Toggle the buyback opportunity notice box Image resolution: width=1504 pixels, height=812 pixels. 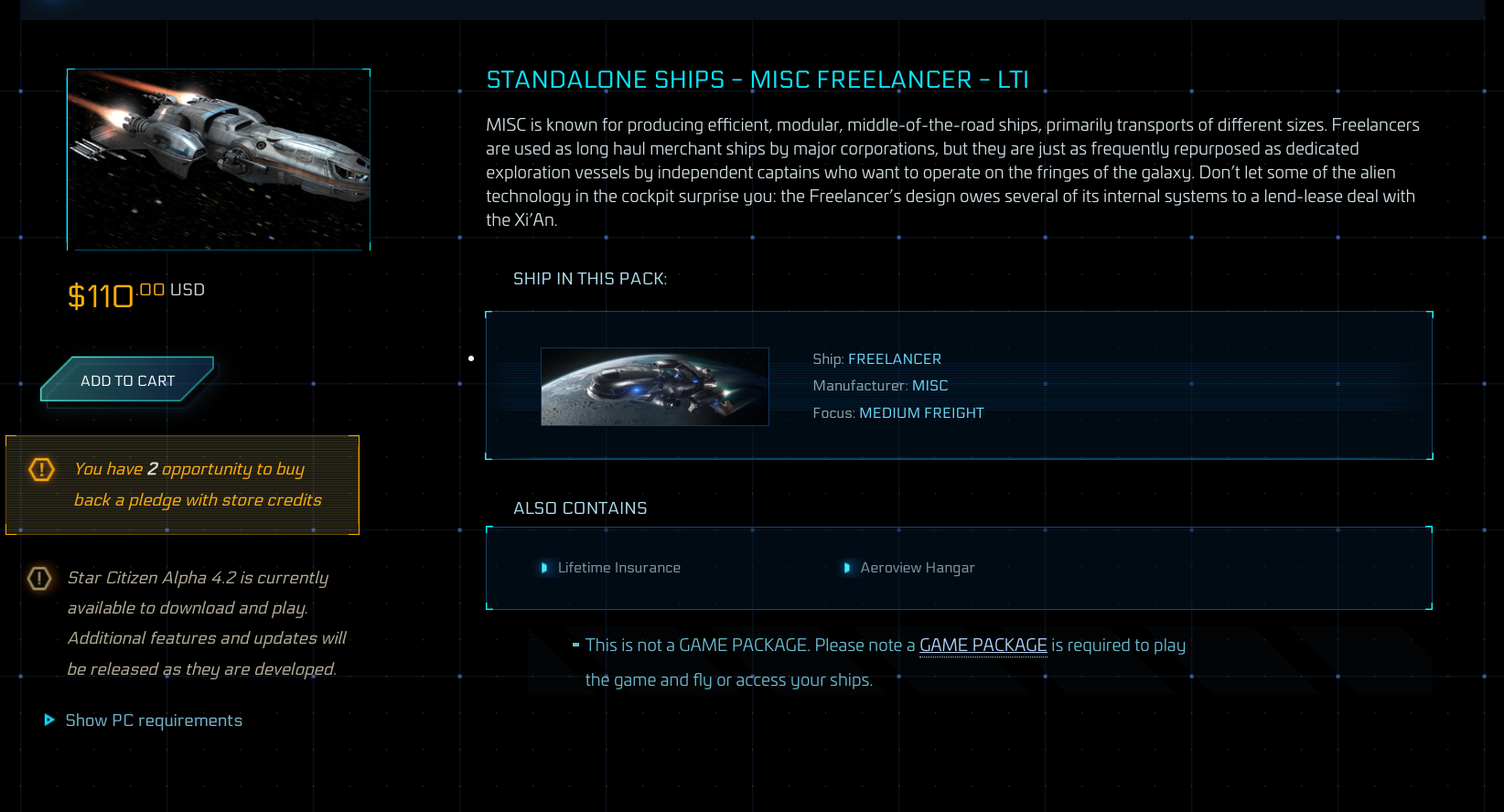tap(182, 486)
